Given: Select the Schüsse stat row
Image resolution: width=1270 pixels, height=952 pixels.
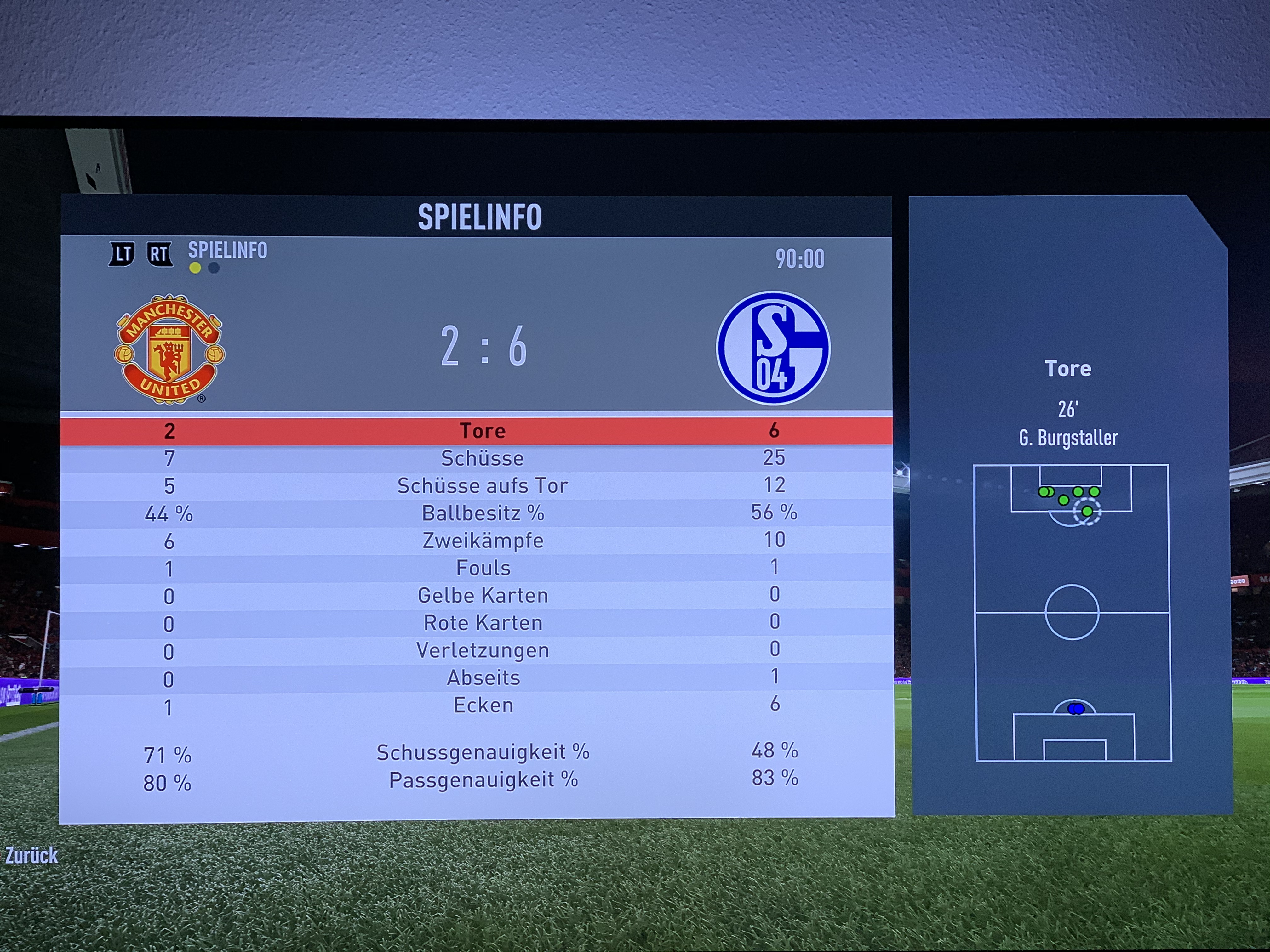Looking at the screenshot, I should click(482, 458).
